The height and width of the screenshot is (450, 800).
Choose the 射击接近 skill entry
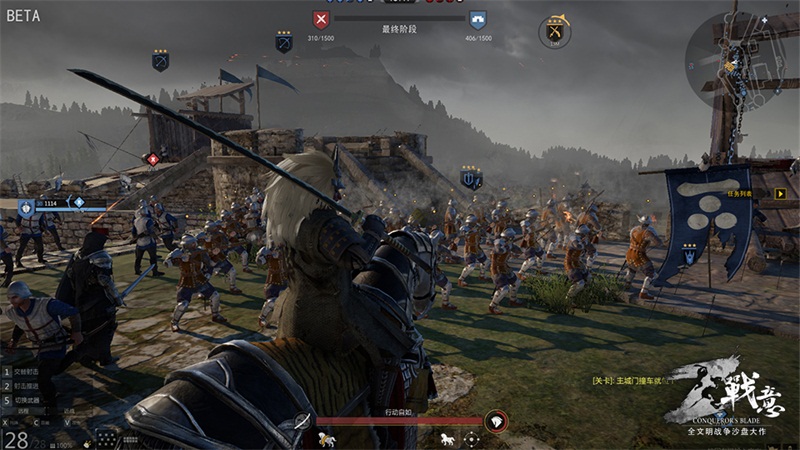pos(28,385)
